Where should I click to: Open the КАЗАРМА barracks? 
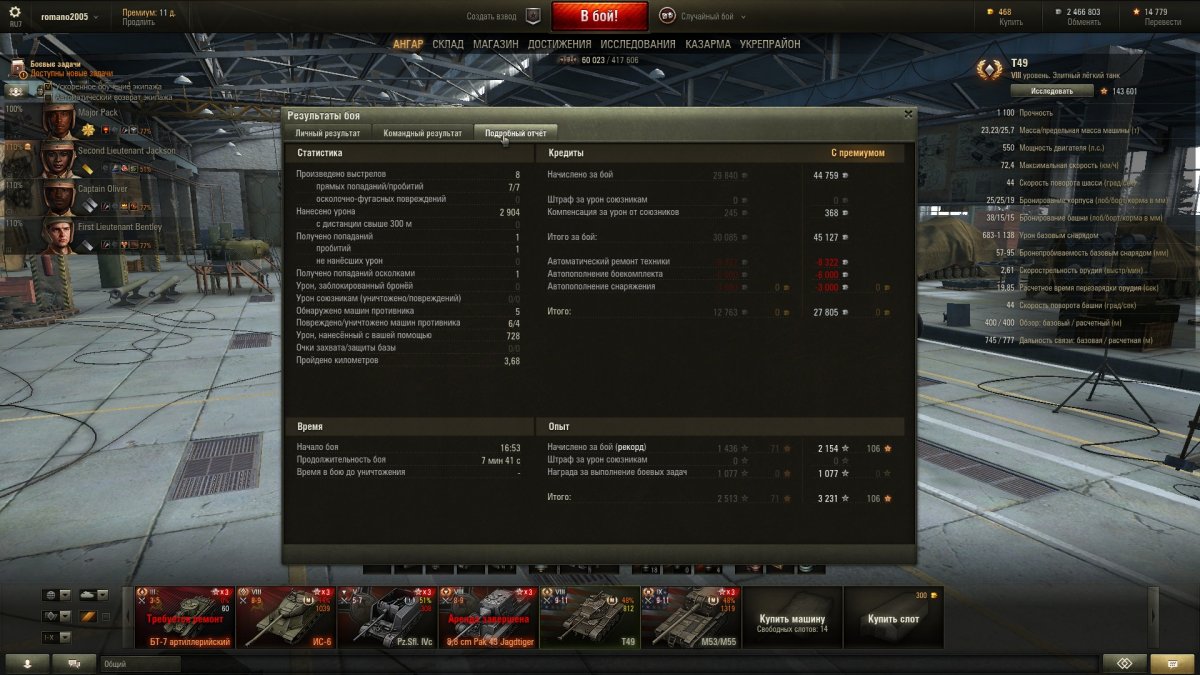coord(708,45)
